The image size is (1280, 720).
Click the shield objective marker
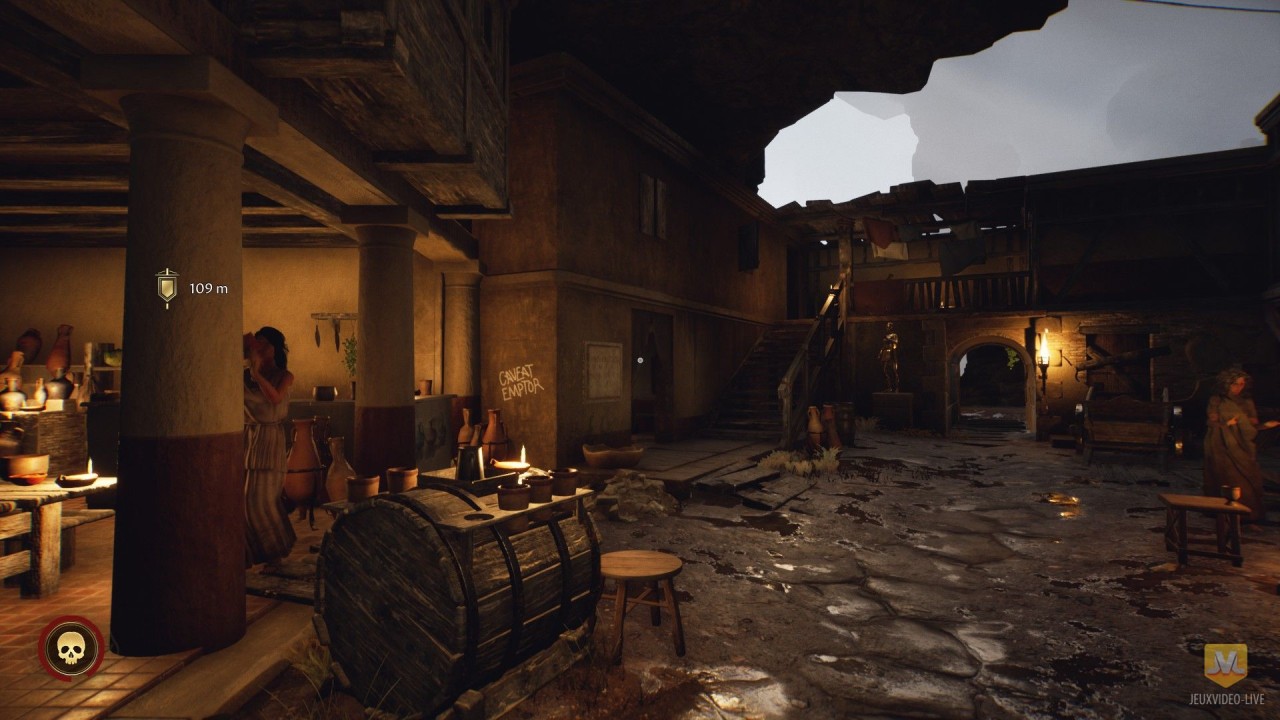pyautogui.click(x=167, y=287)
